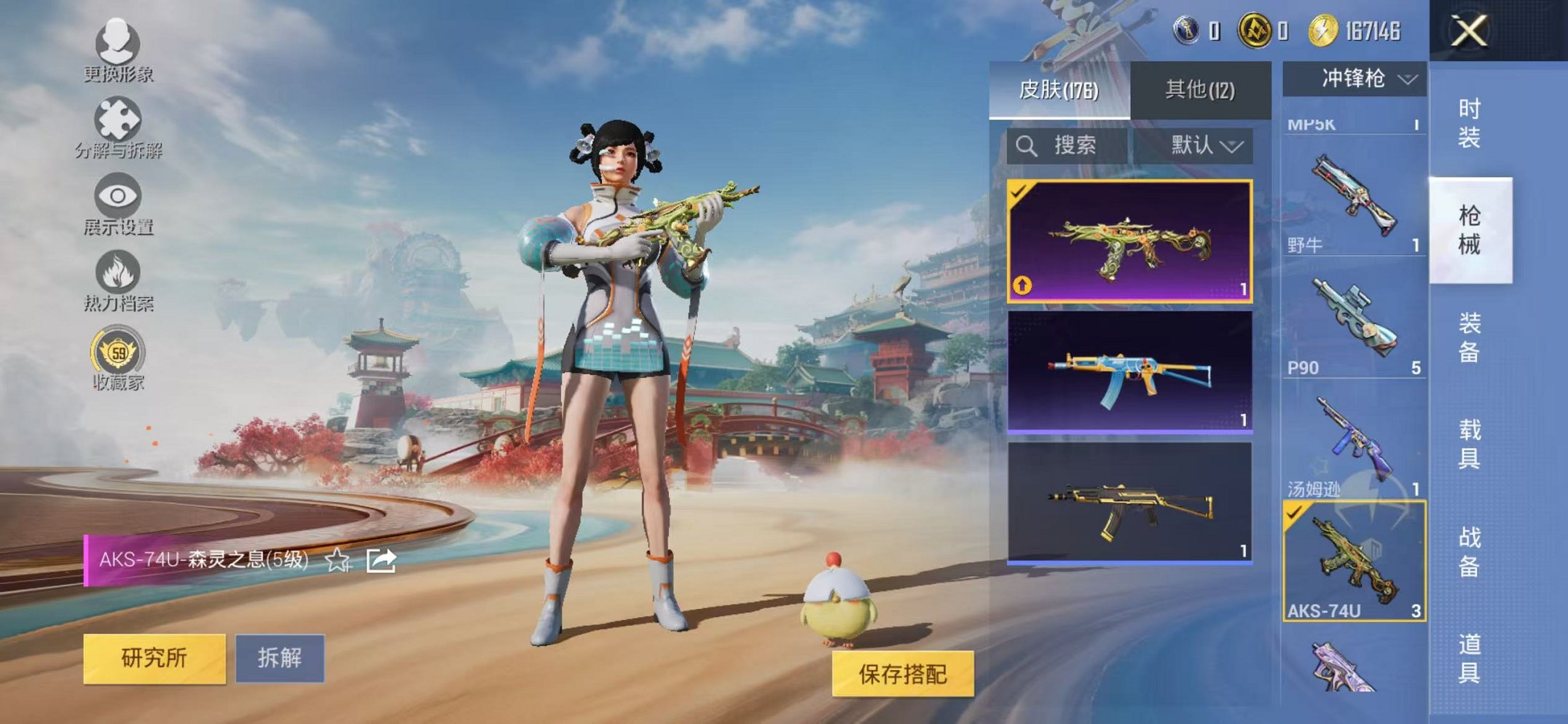The height and width of the screenshot is (724, 1568).
Task: Click the magnifier in the 搜索 search bar
Action: click(x=1028, y=145)
